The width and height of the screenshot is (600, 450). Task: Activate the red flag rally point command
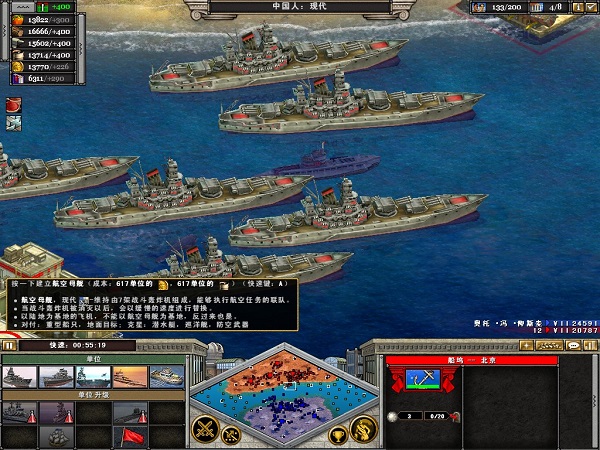130,436
